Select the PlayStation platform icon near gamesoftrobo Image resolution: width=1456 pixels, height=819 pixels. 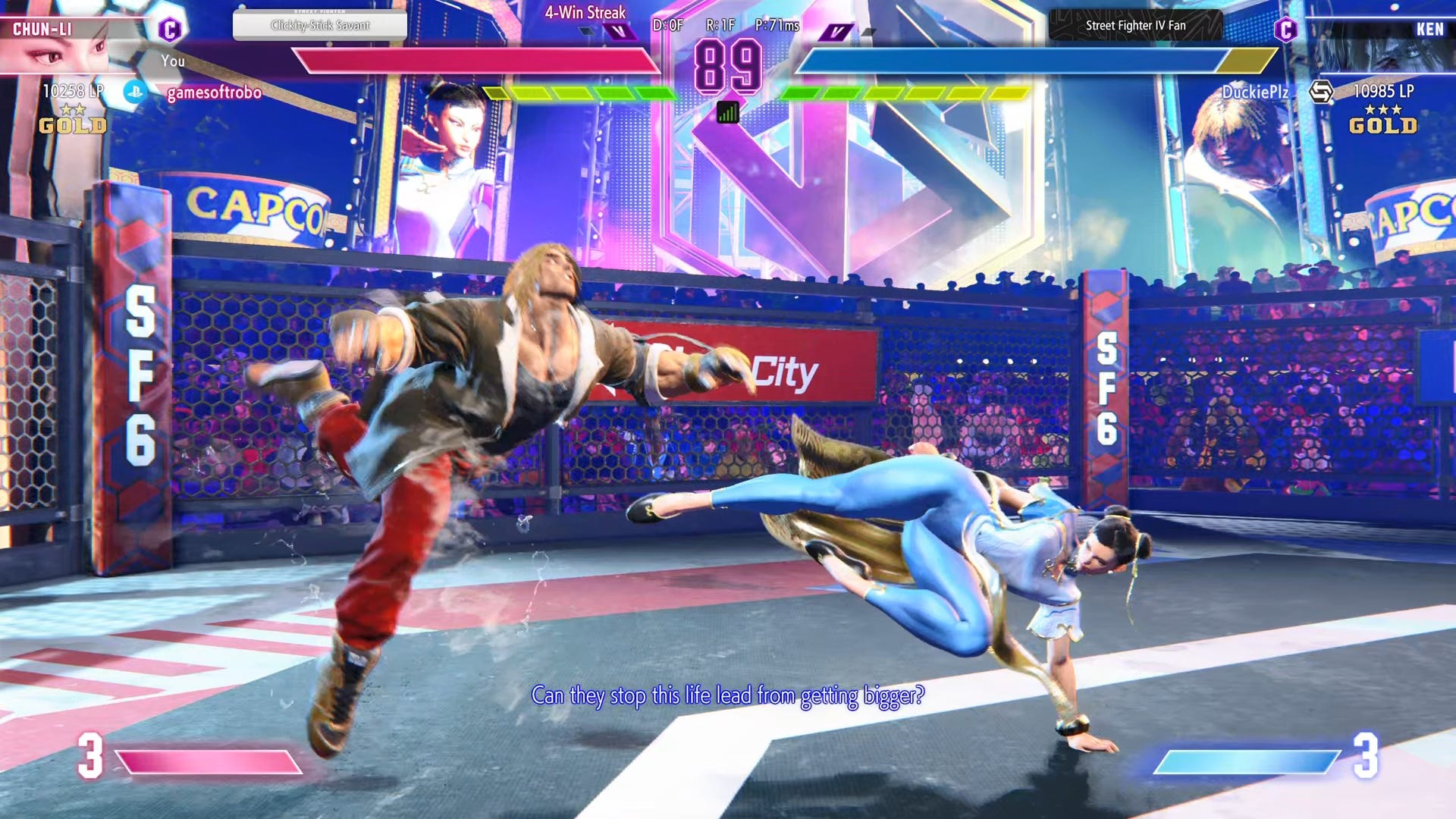pos(135,91)
